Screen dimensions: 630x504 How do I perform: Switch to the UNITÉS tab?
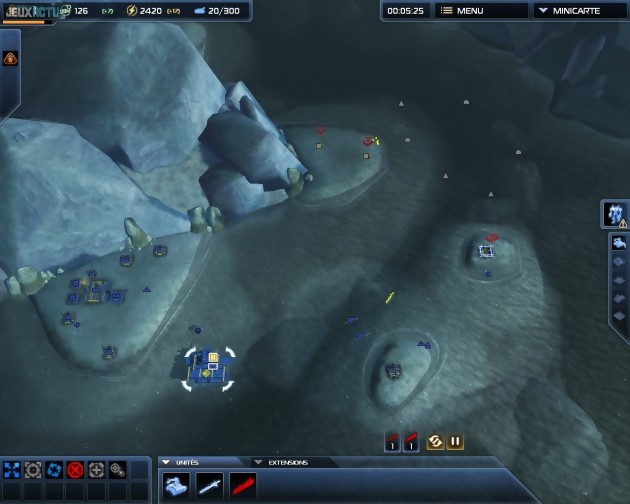tap(186, 462)
